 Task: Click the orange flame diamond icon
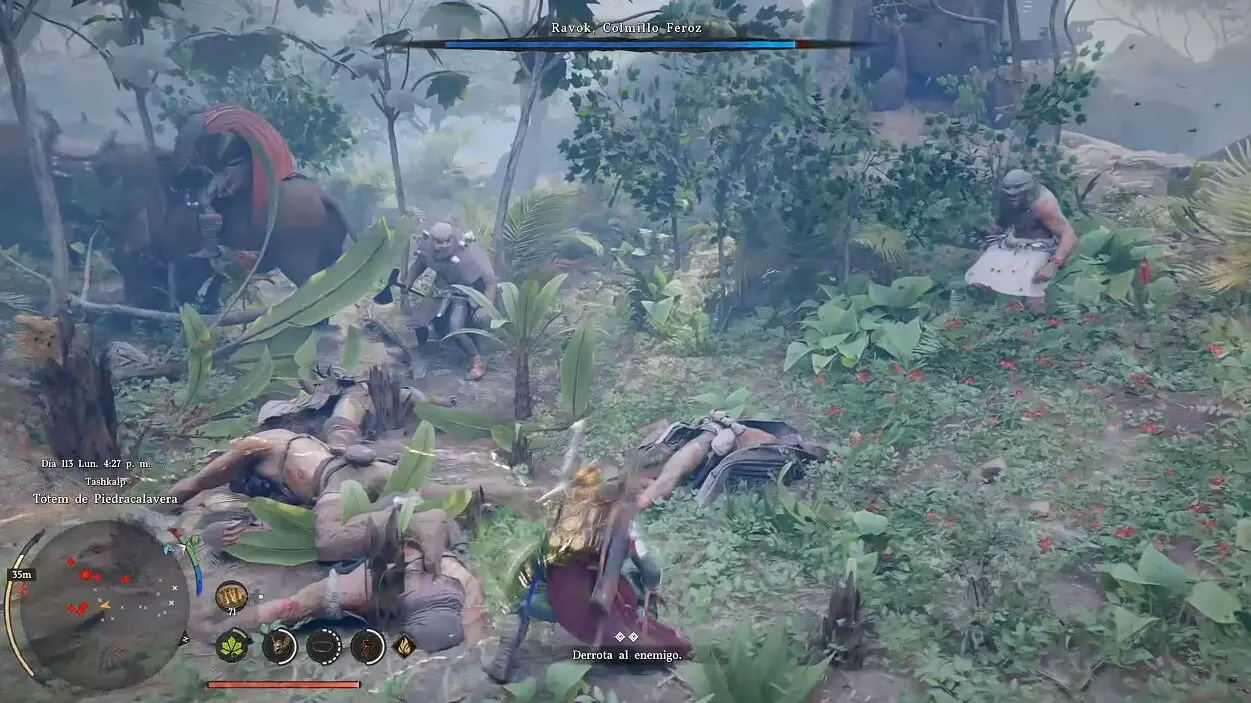pos(404,646)
